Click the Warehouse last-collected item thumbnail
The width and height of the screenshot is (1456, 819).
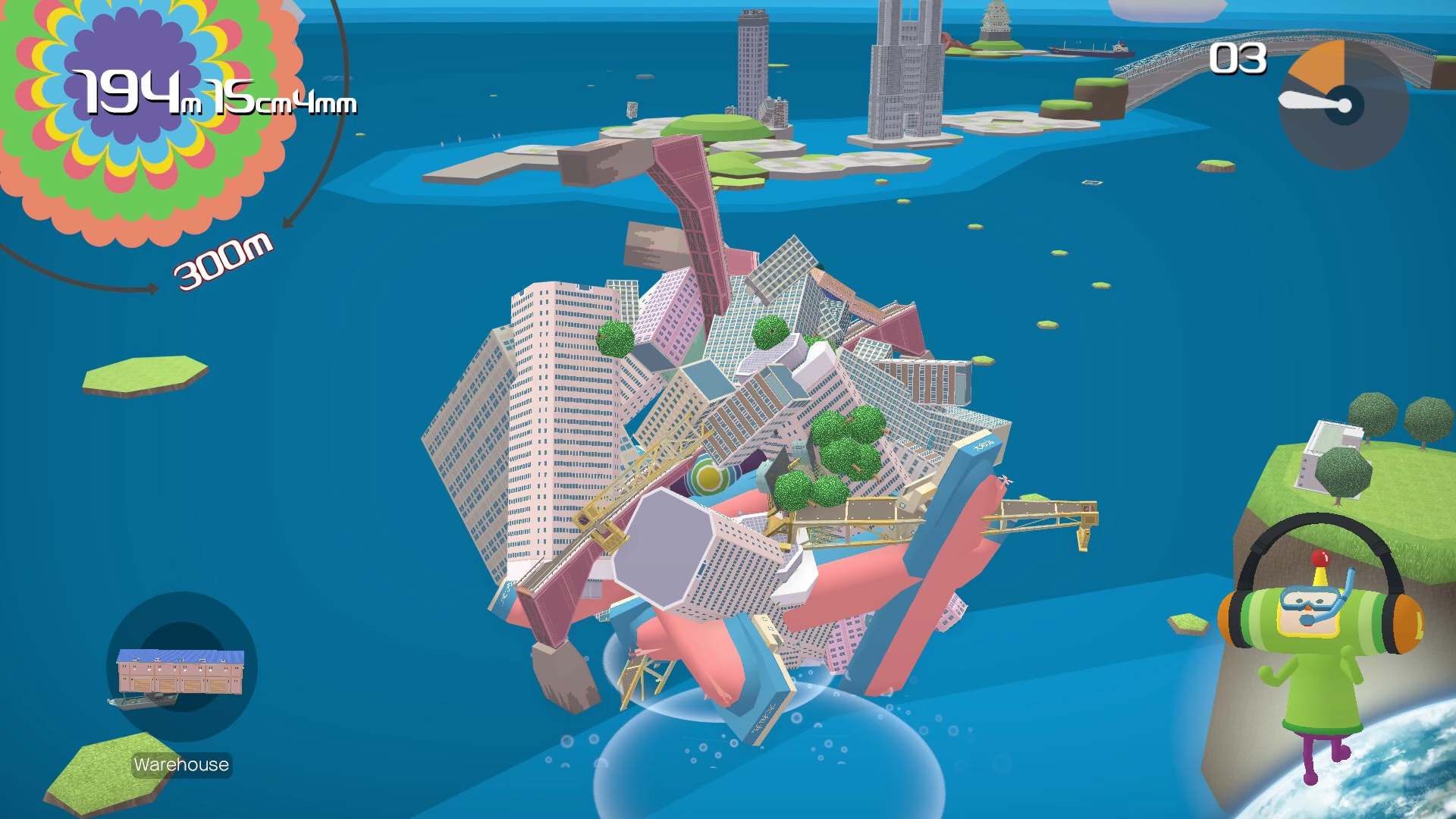pyautogui.click(x=180, y=670)
